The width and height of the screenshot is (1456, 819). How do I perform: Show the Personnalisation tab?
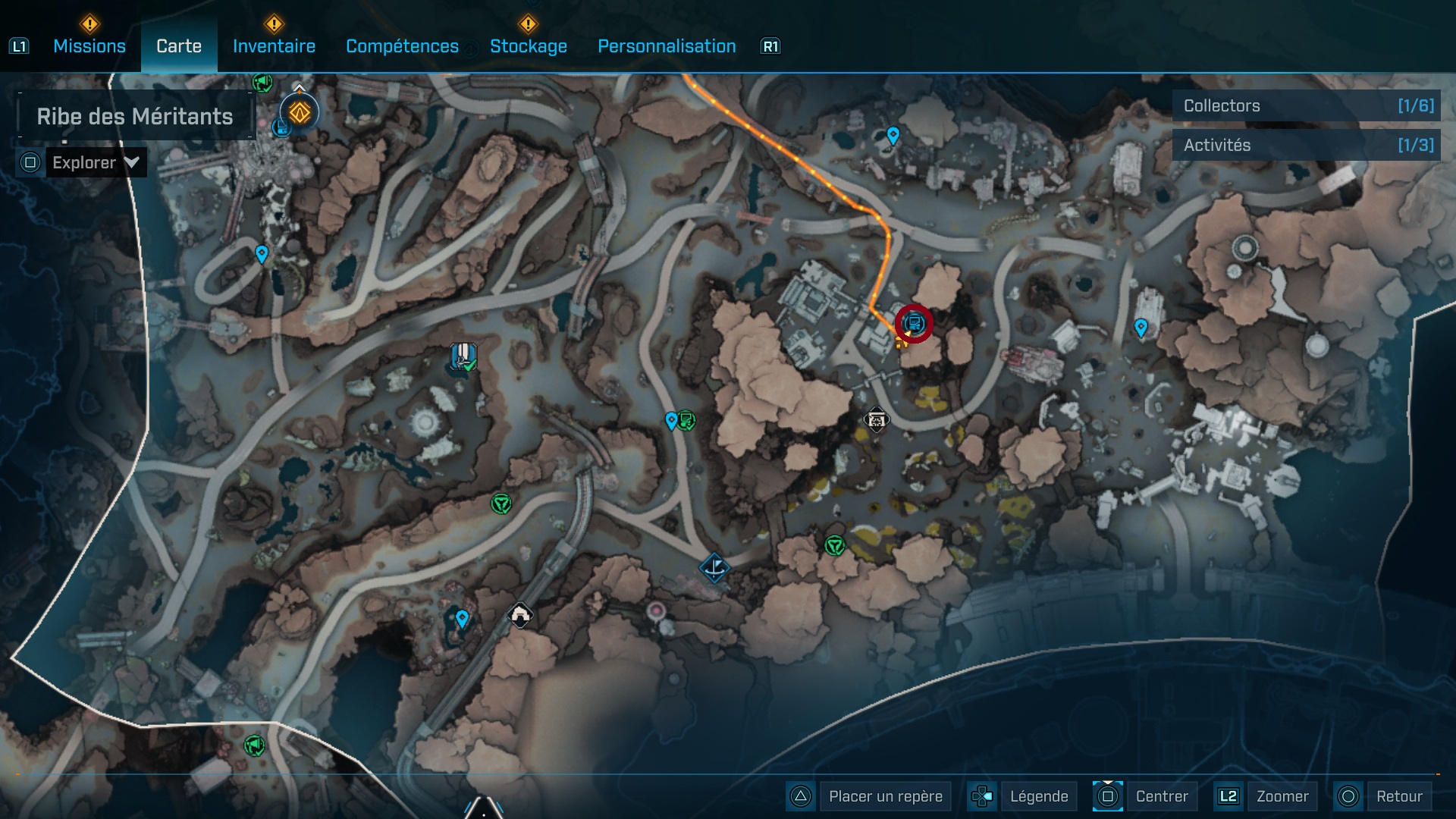click(x=667, y=46)
